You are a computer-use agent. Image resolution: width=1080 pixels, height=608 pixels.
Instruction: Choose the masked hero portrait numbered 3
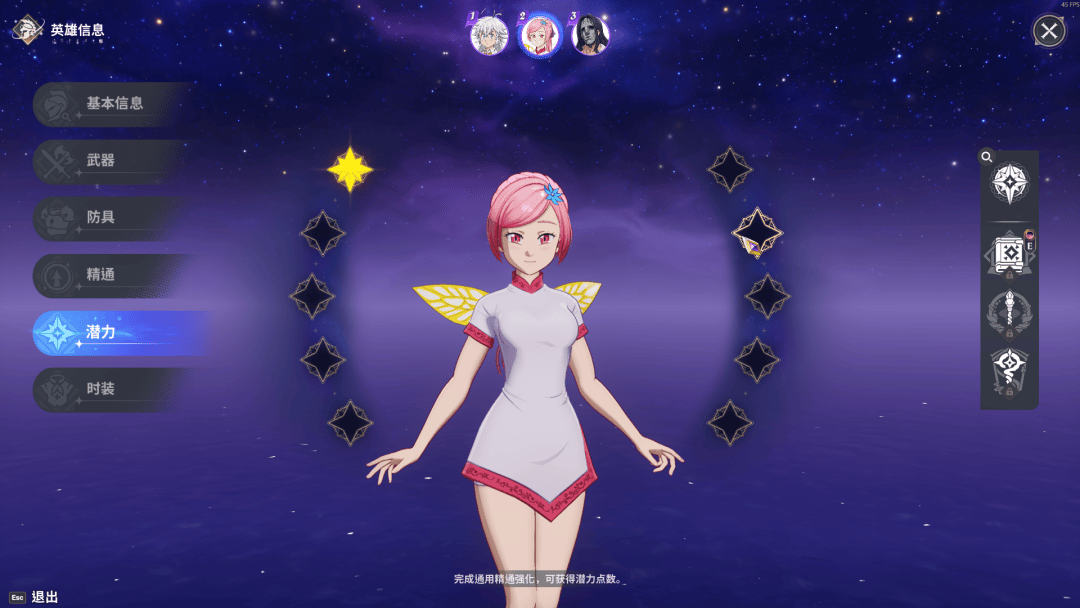pos(590,35)
